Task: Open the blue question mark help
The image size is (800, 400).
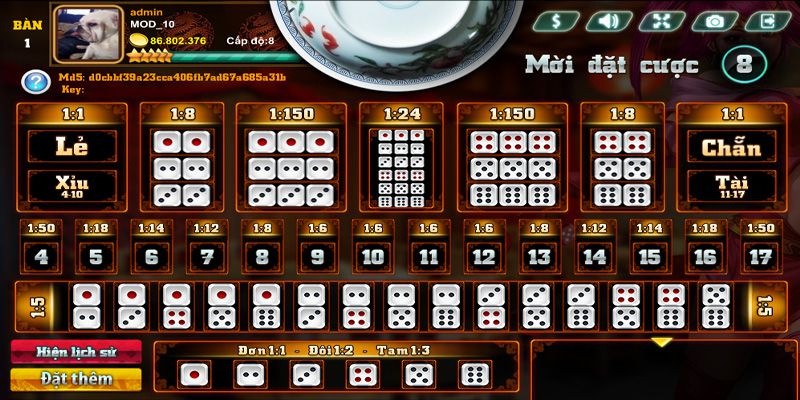Action: pyautogui.click(x=35, y=81)
